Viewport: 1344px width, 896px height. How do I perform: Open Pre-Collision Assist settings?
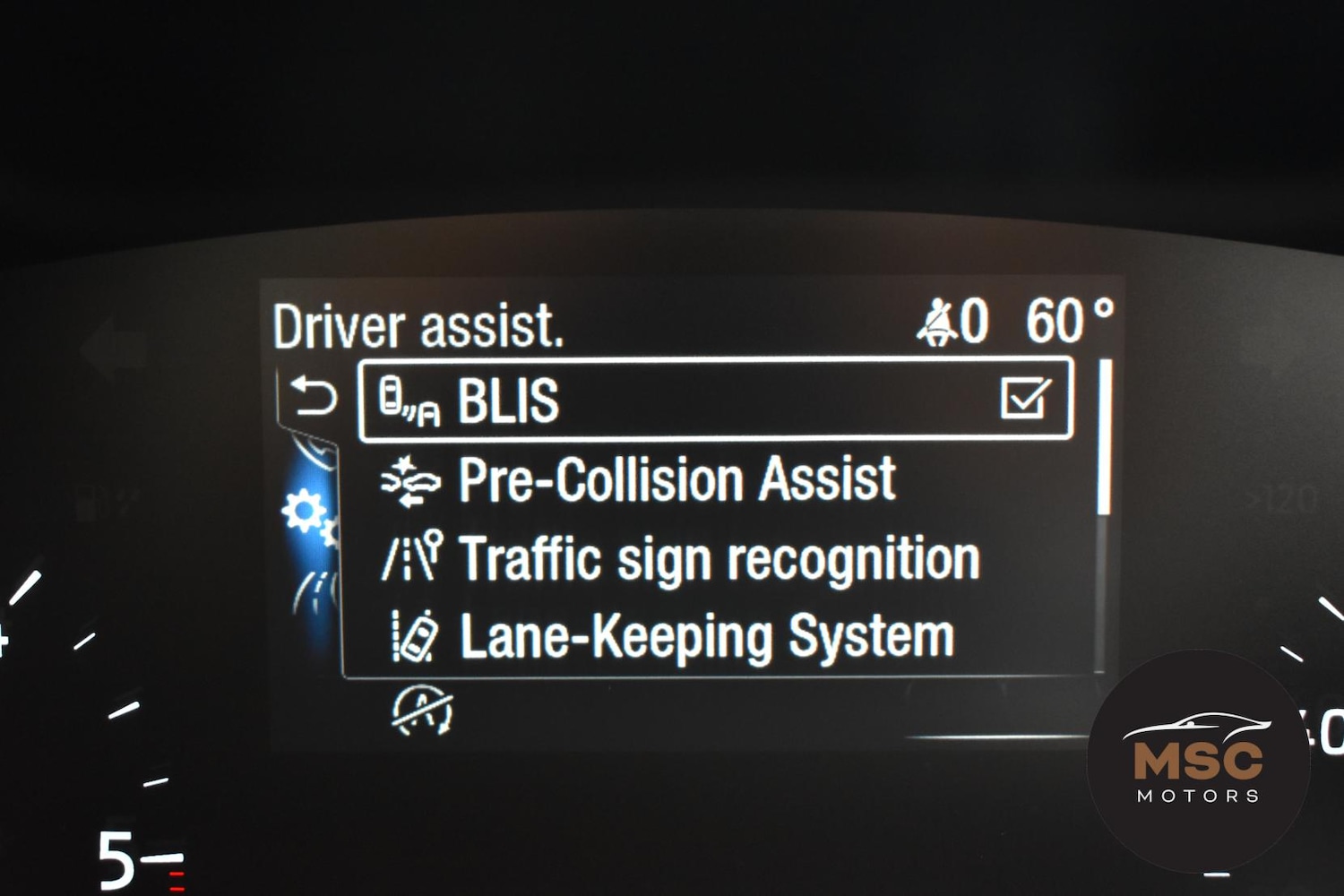pos(676,479)
